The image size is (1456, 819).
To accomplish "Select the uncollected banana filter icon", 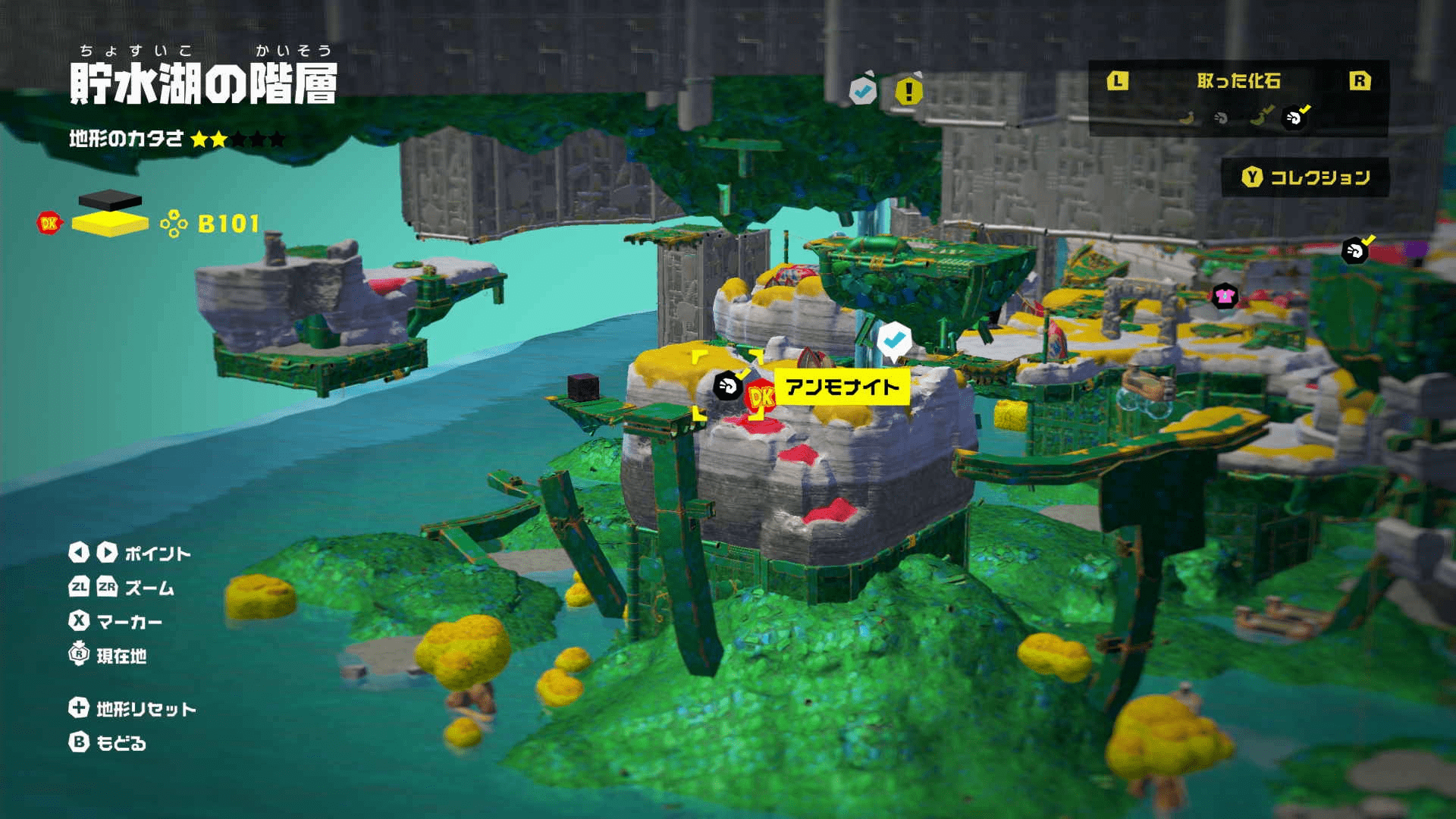I will pyautogui.click(x=1188, y=118).
